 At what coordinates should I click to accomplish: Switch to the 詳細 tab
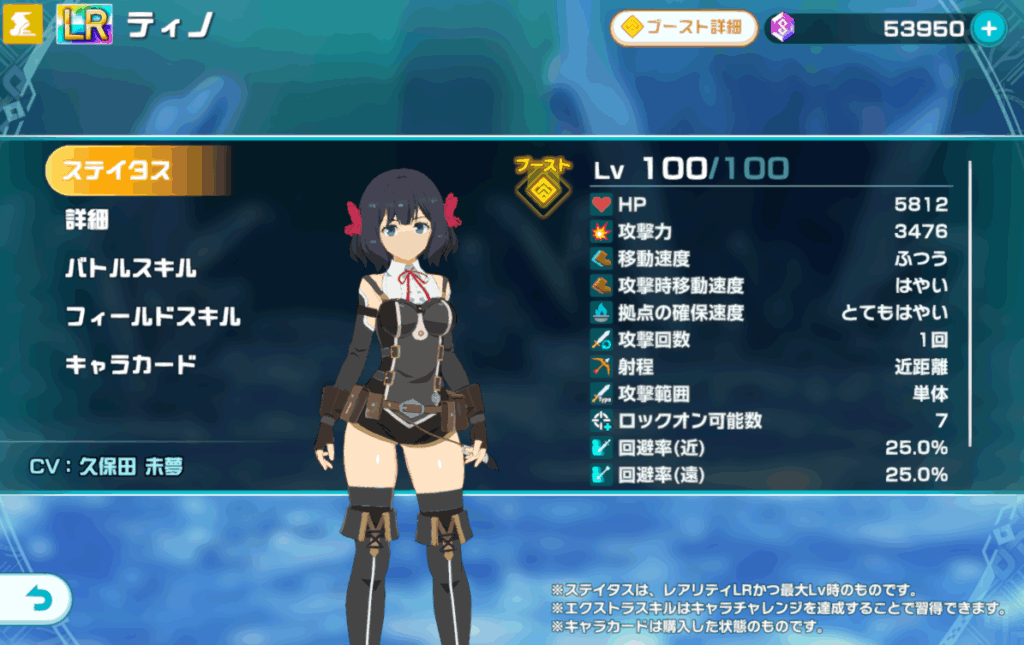click(87, 220)
